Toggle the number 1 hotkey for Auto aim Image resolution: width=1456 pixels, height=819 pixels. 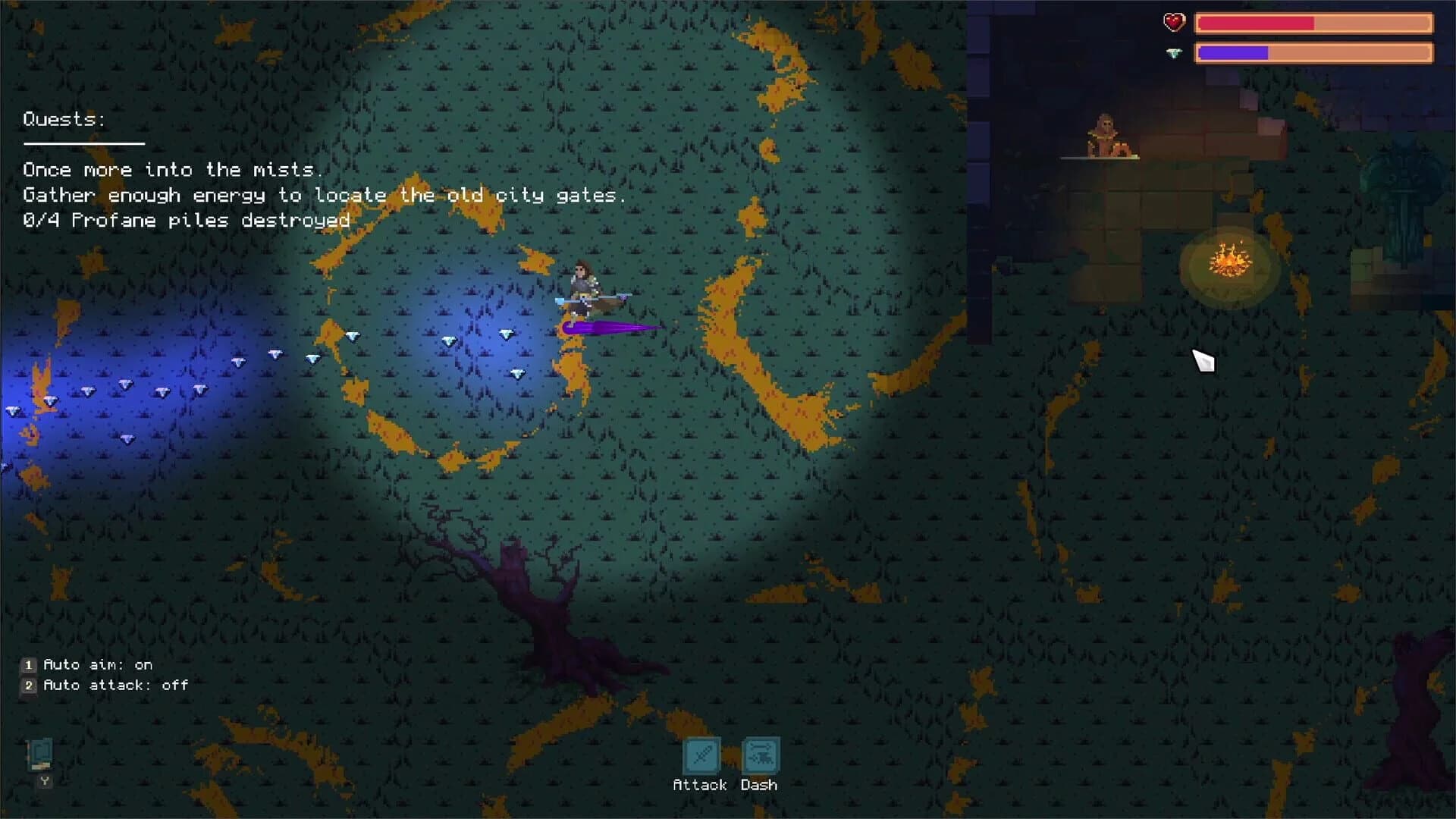click(28, 664)
